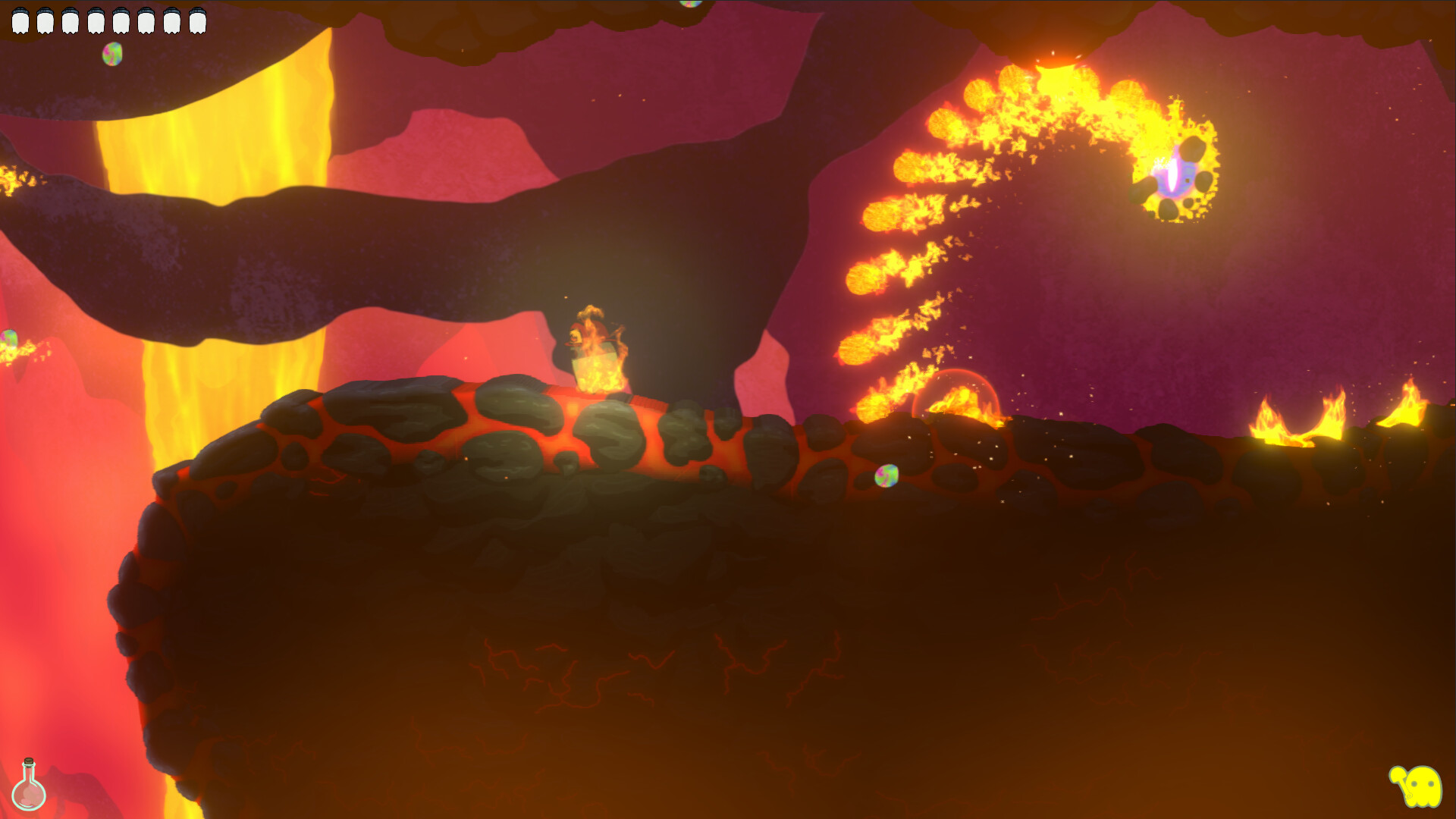Select the last ghost icon in the counter
The image size is (1456, 819).
[x=199, y=20]
